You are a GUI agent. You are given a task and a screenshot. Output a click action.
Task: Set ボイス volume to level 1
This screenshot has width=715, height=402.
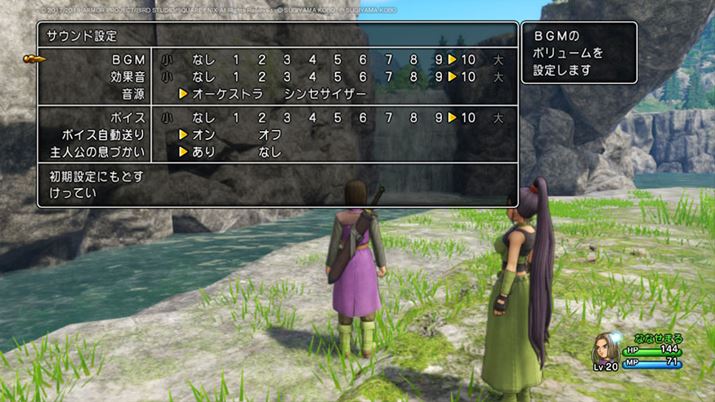coord(236,117)
